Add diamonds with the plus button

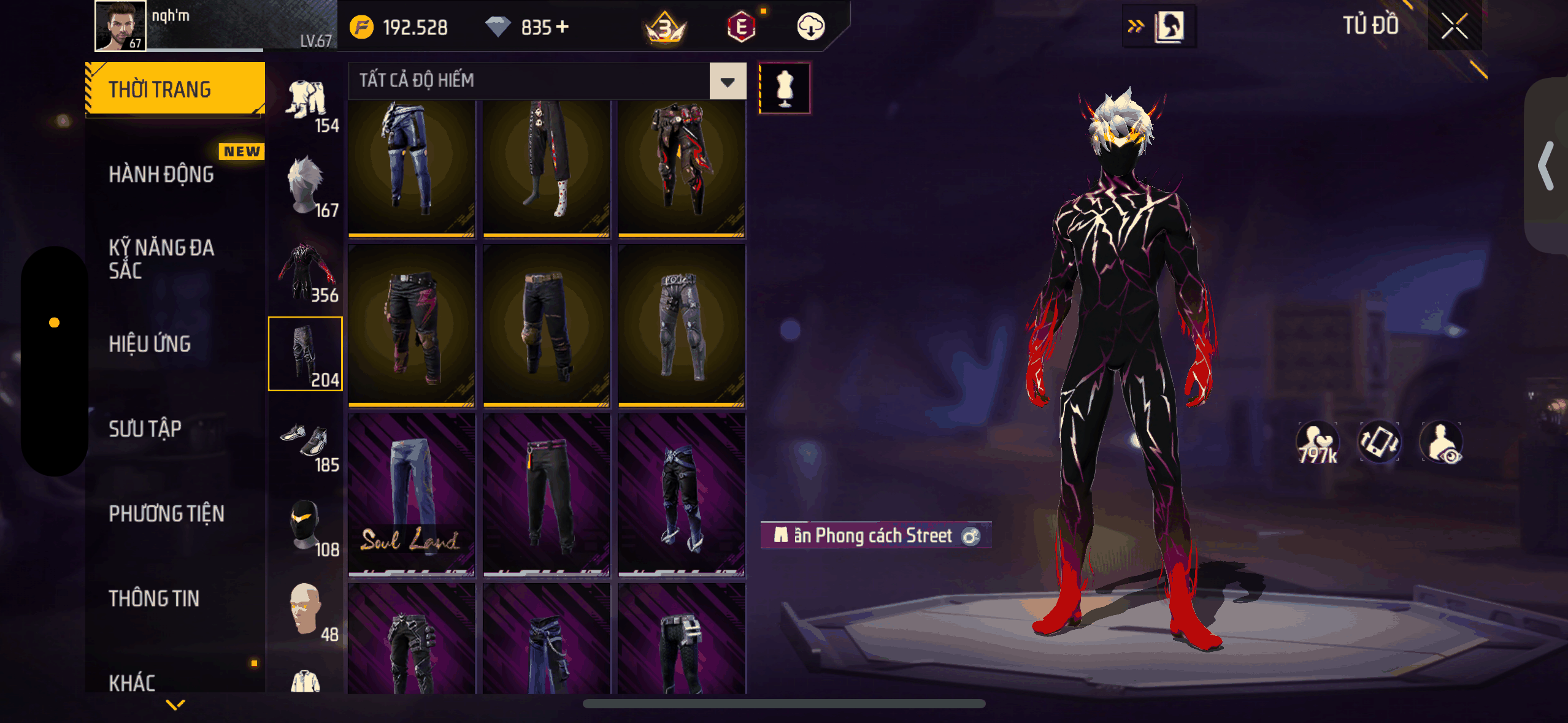tap(563, 27)
